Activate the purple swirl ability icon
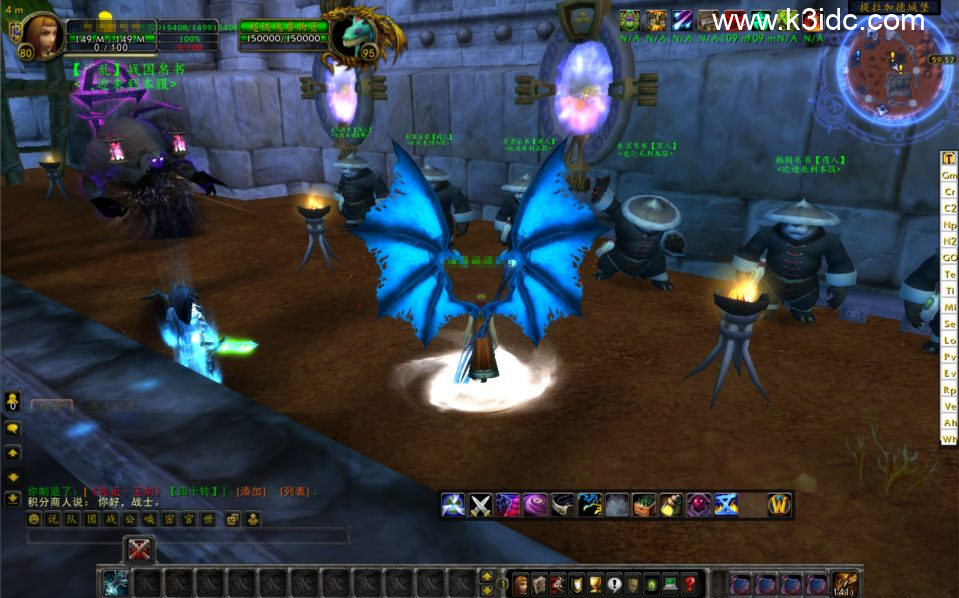Screen dimensions: 959x598 pos(535,505)
